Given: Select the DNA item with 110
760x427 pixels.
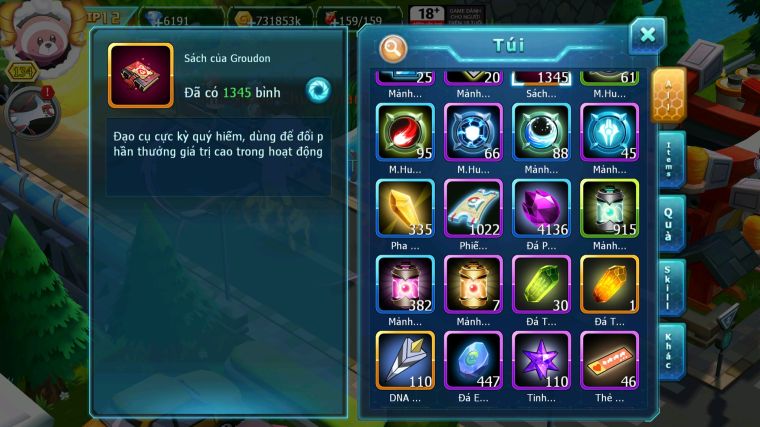Looking at the screenshot, I should 405,359.
